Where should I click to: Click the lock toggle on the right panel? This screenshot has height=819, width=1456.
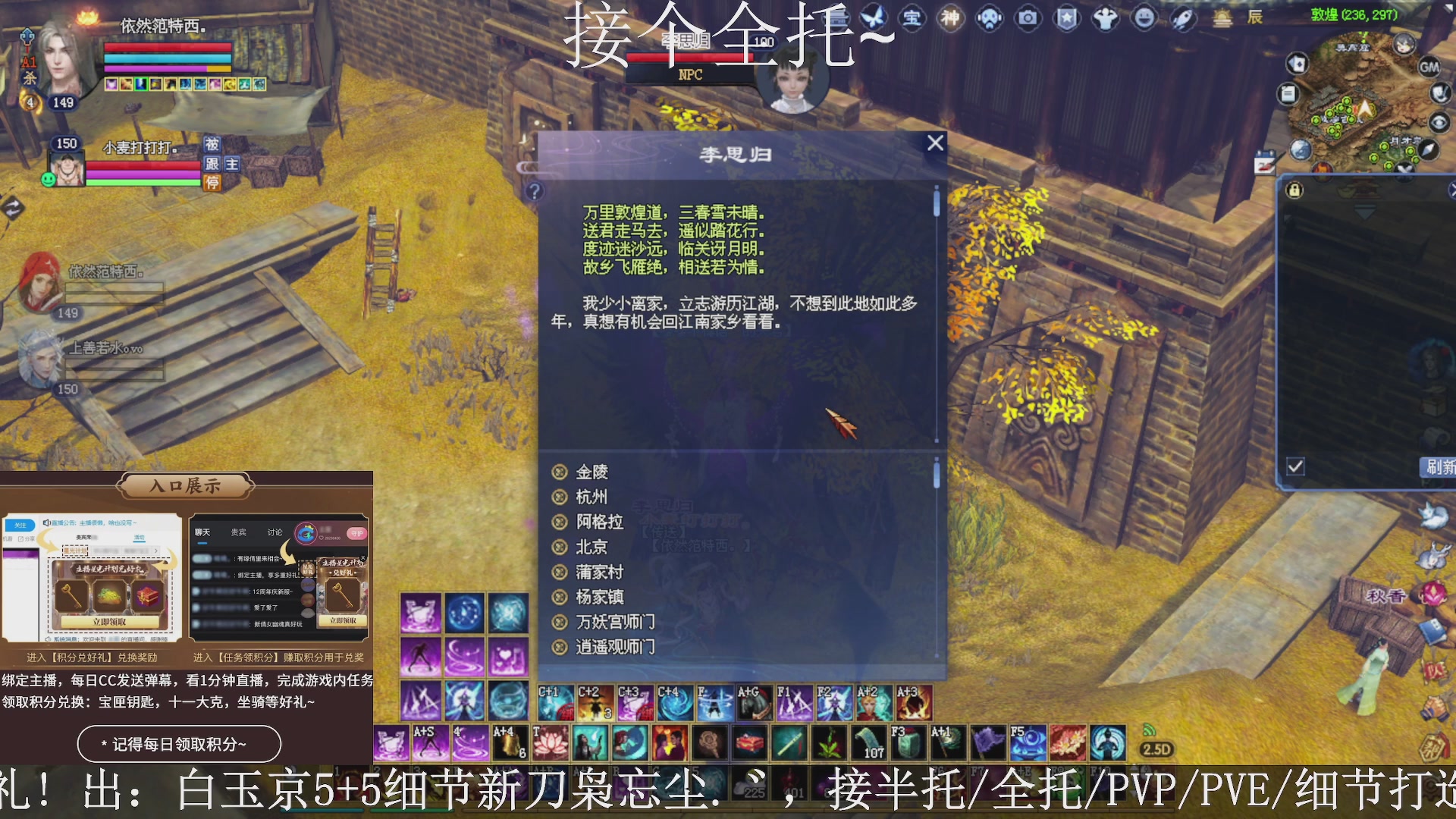pos(1294,191)
